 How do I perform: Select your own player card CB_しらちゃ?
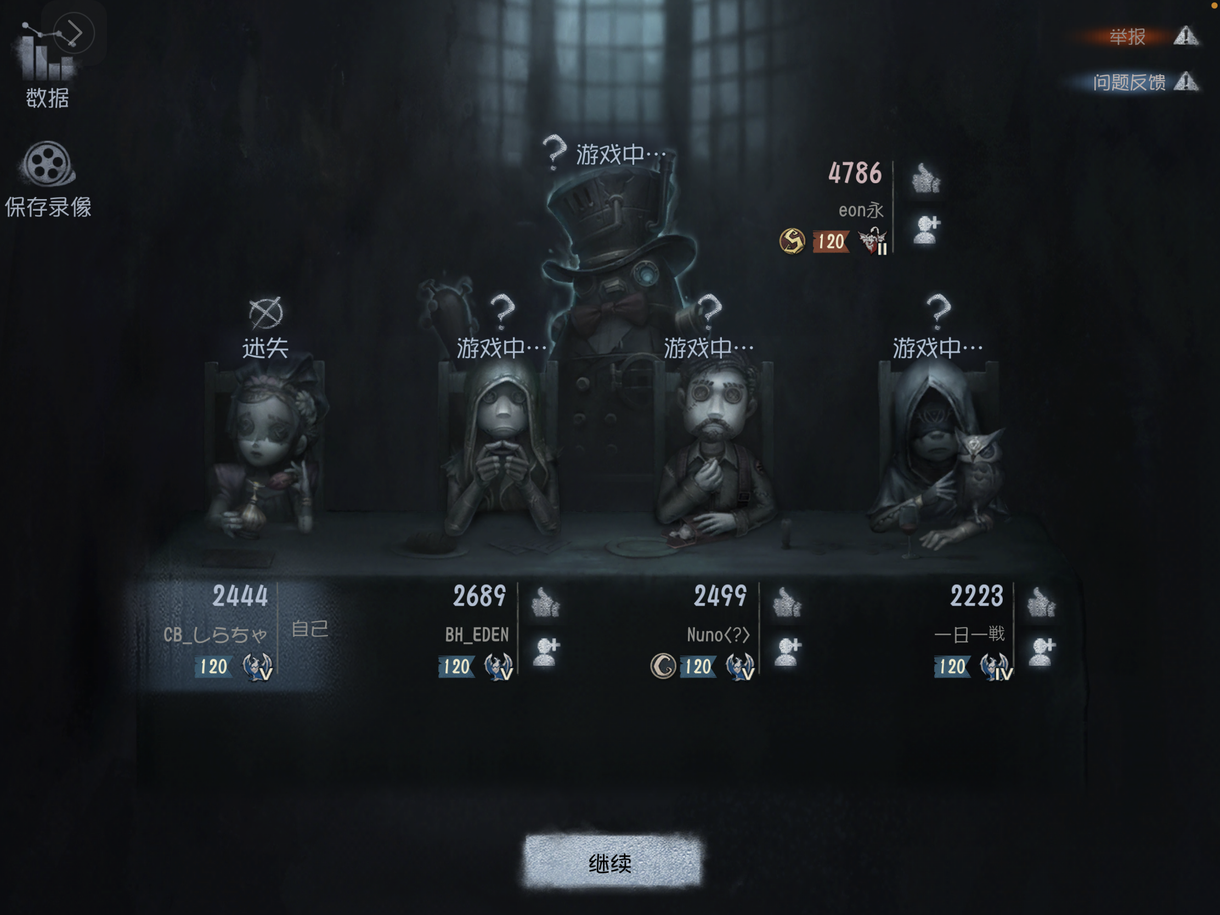tap(235, 632)
